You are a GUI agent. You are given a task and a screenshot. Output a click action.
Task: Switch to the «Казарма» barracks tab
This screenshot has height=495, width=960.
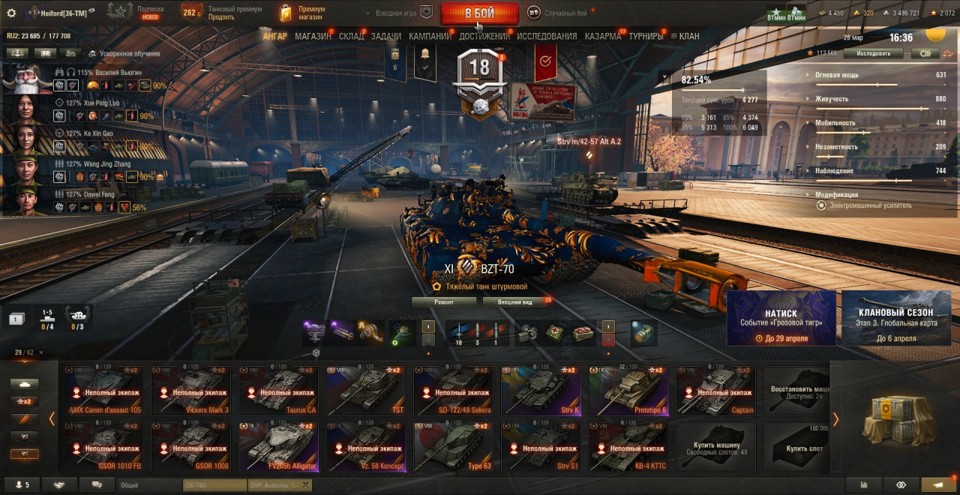603,37
